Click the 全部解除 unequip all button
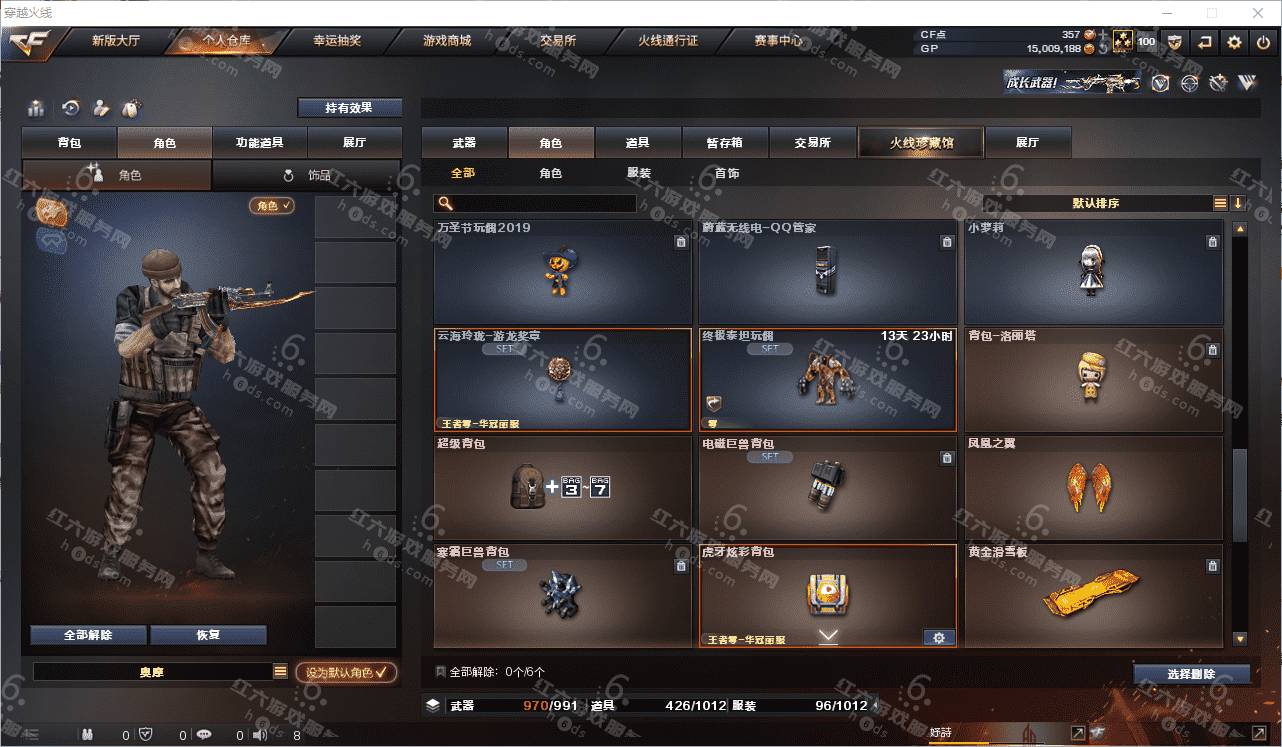 [88, 635]
